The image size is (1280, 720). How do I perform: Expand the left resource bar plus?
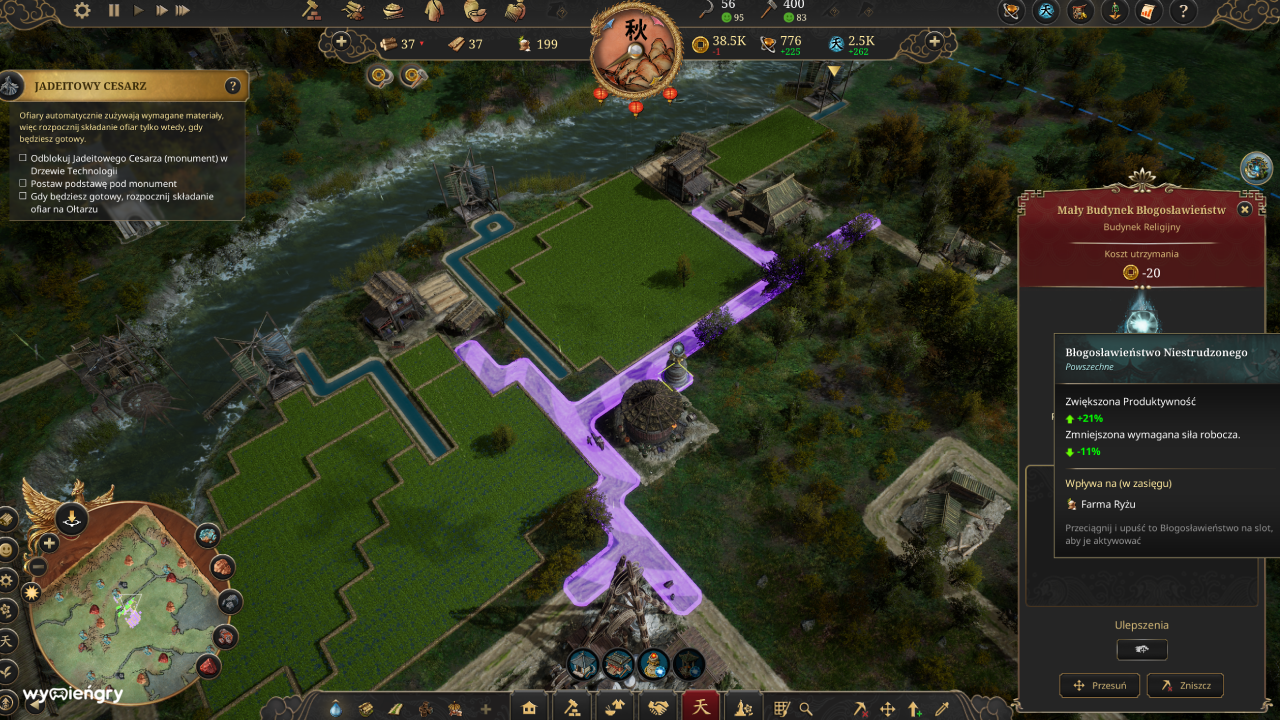(x=343, y=43)
